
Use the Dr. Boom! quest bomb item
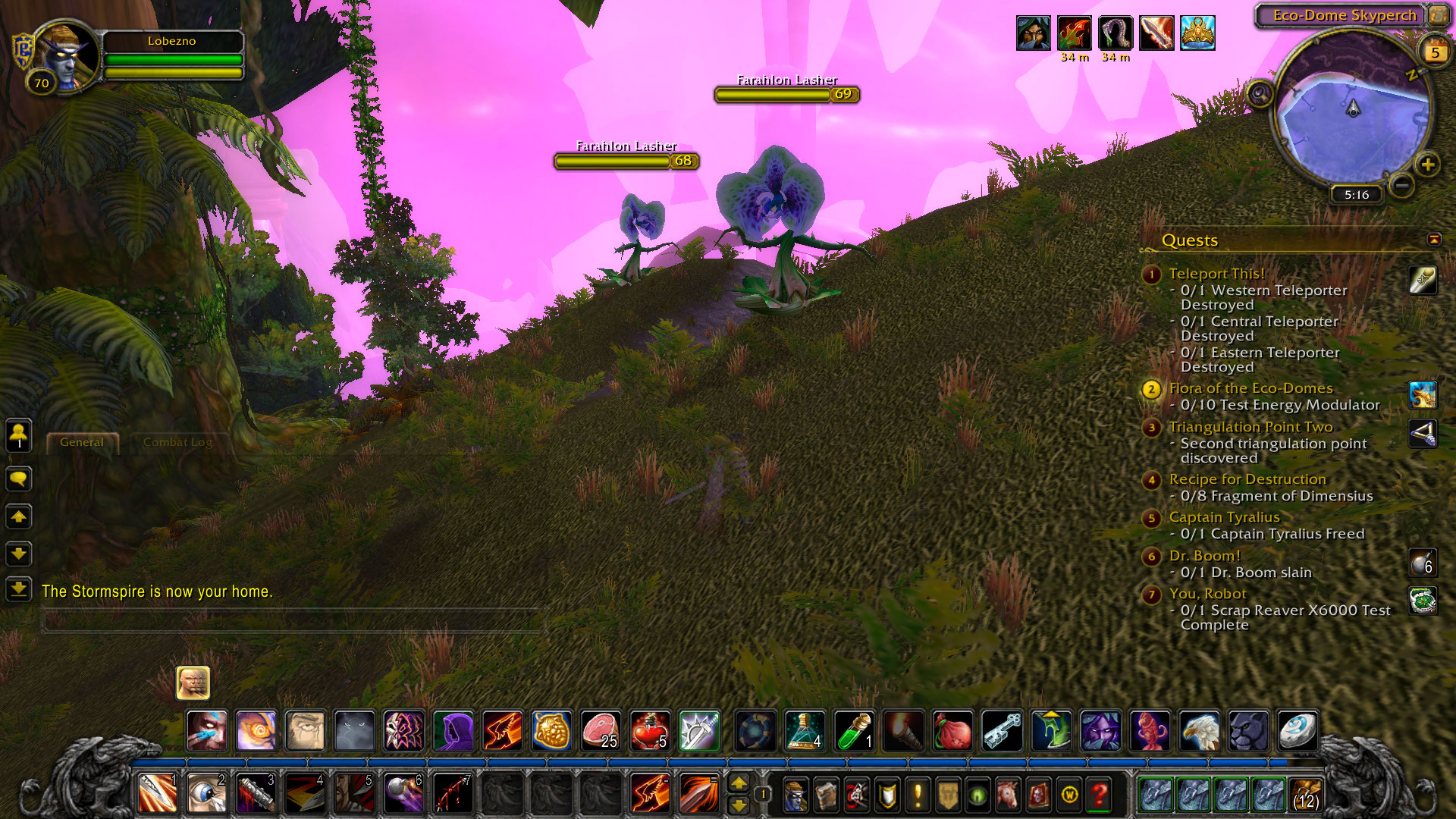click(1422, 563)
